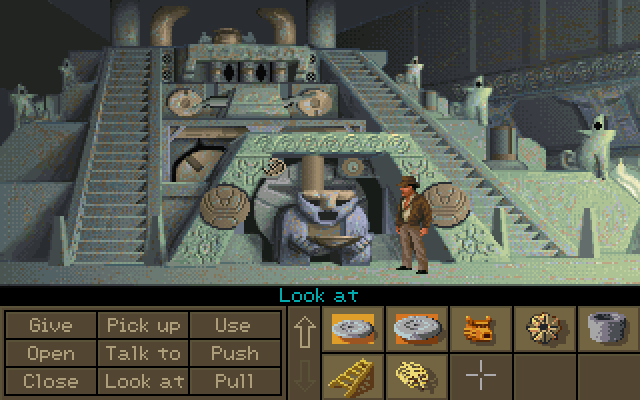Select the orange carved figure in inventory
This screenshot has height=400, width=640.
coord(479,327)
